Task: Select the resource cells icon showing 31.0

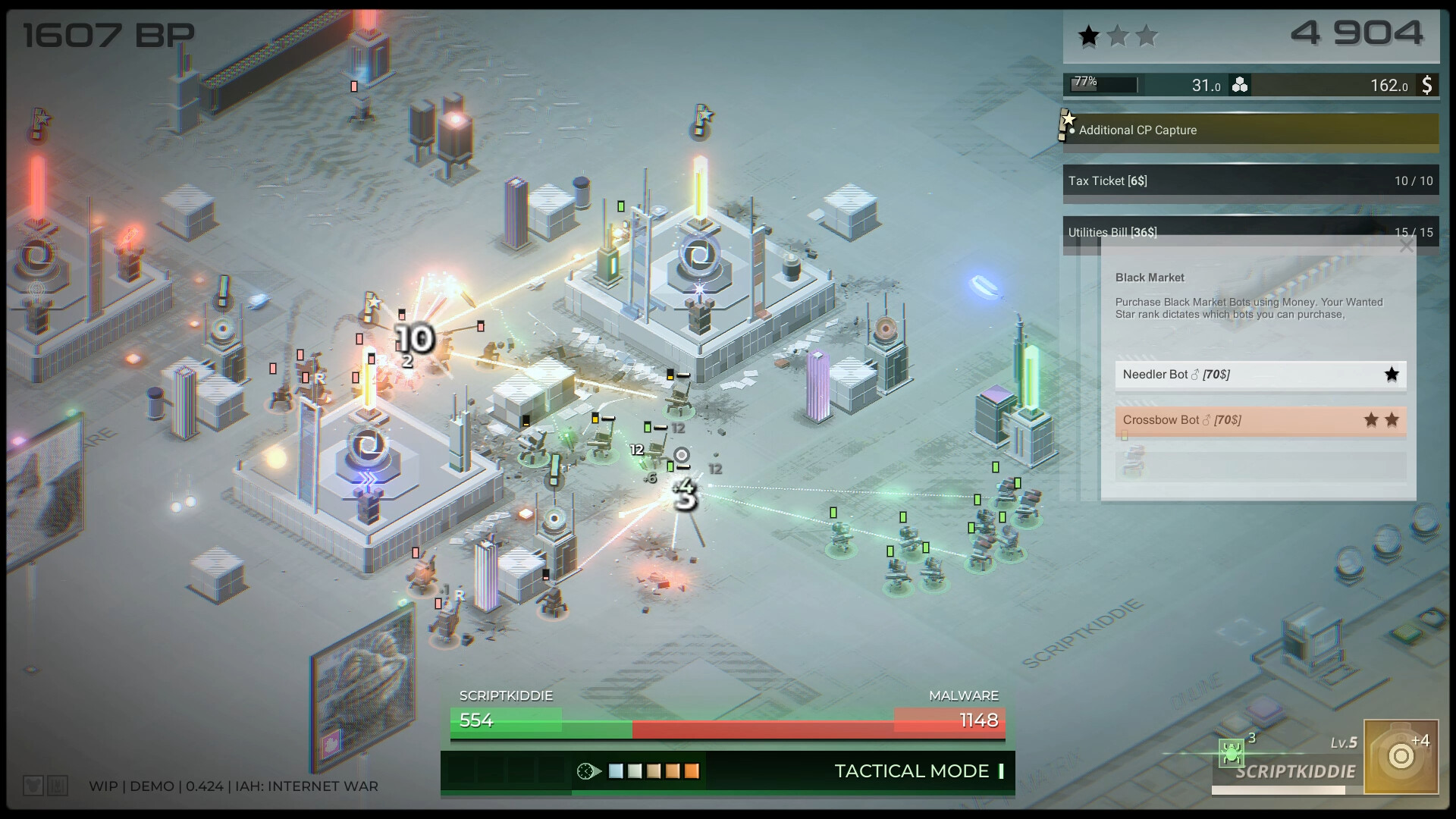Action: click(1241, 85)
